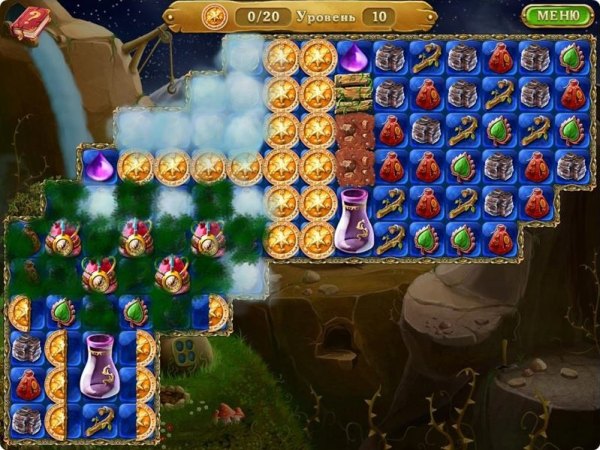This screenshot has width=600, height=450.
Task: Open the red spellbook icon
Action: [x=29, y=22]
